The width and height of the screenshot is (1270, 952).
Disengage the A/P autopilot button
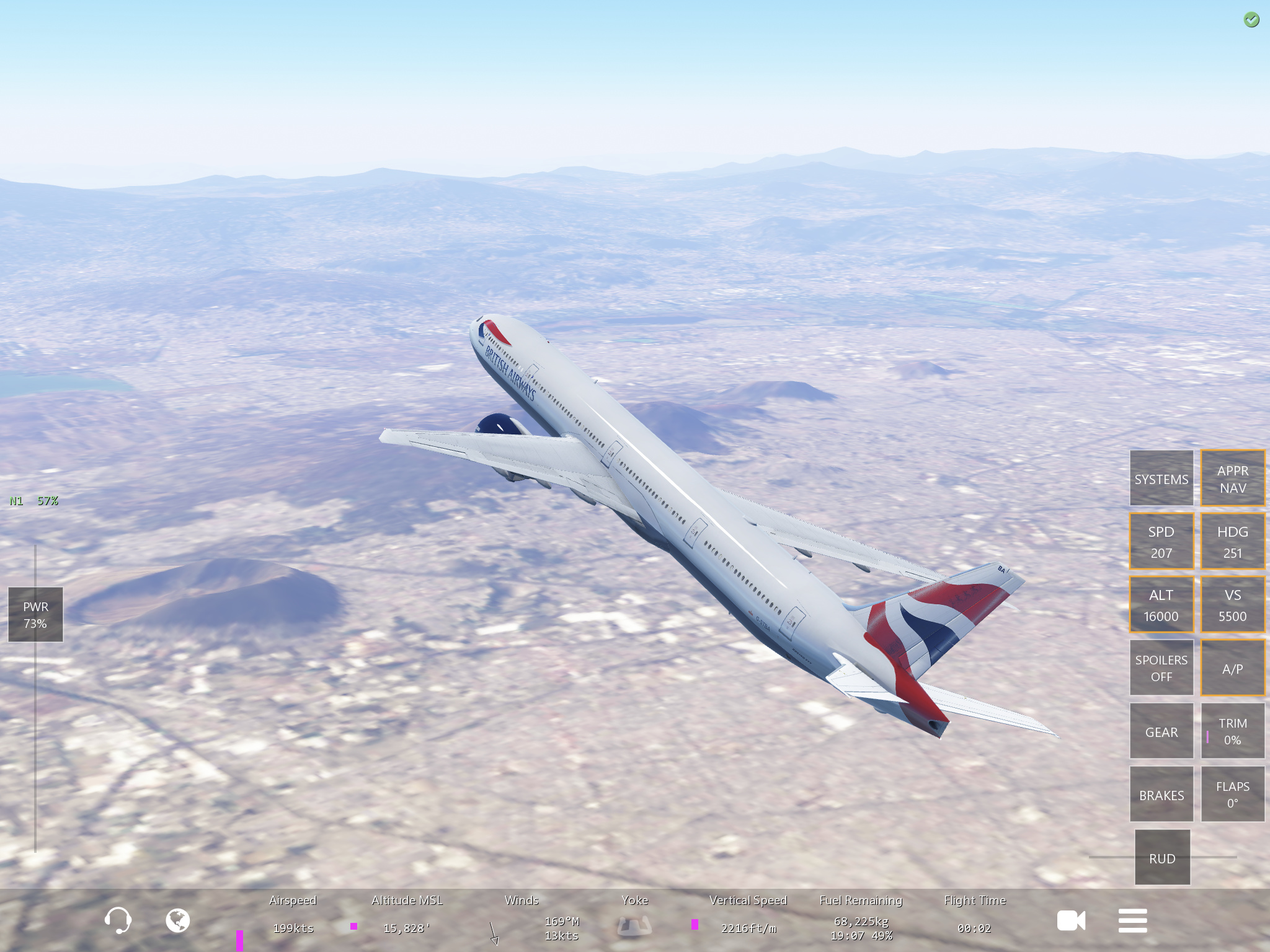click(x=1232, y=668)
